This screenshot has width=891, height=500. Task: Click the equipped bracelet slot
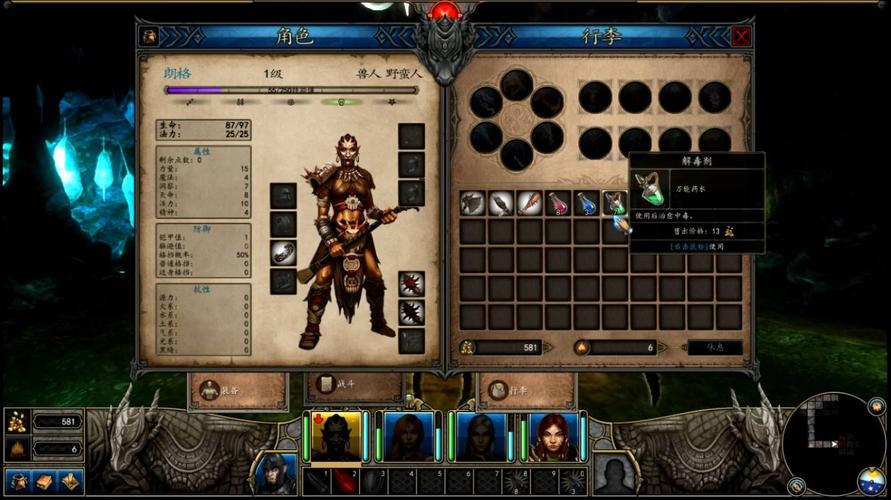283,252
